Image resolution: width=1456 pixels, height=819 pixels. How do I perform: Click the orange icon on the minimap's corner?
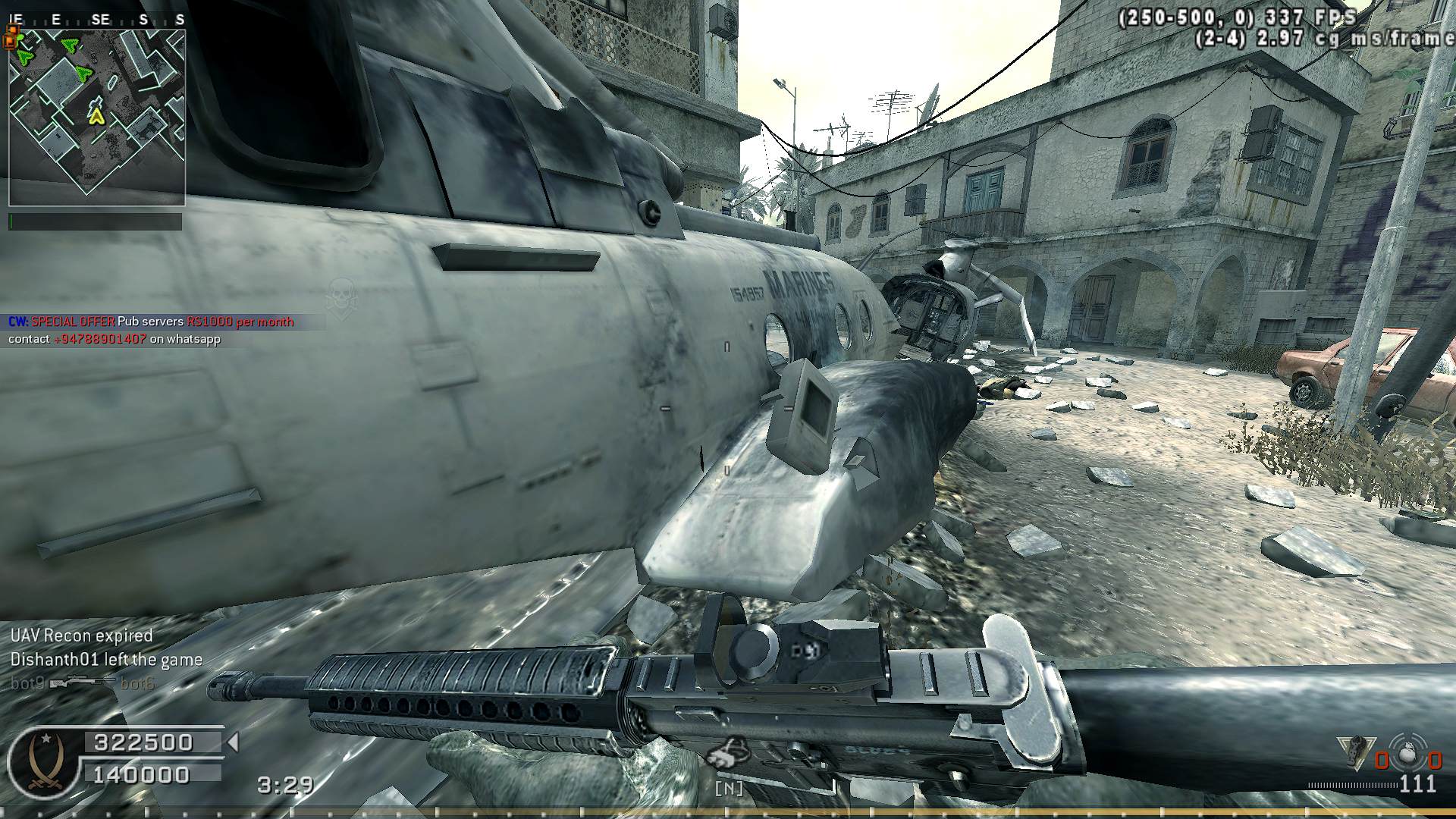[x=11, y=36]
